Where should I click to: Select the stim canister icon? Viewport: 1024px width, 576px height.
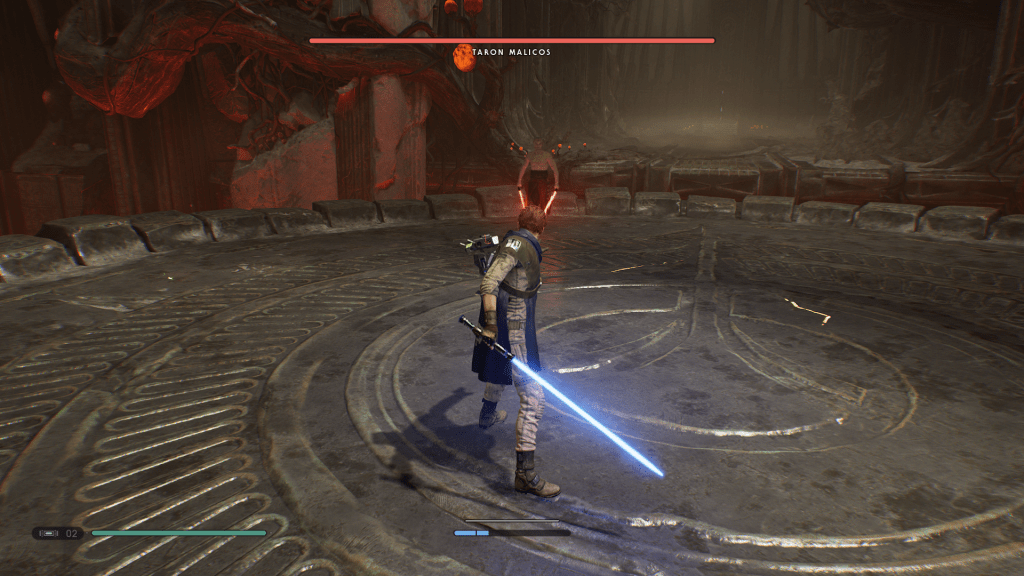click(x=51, y=533)
